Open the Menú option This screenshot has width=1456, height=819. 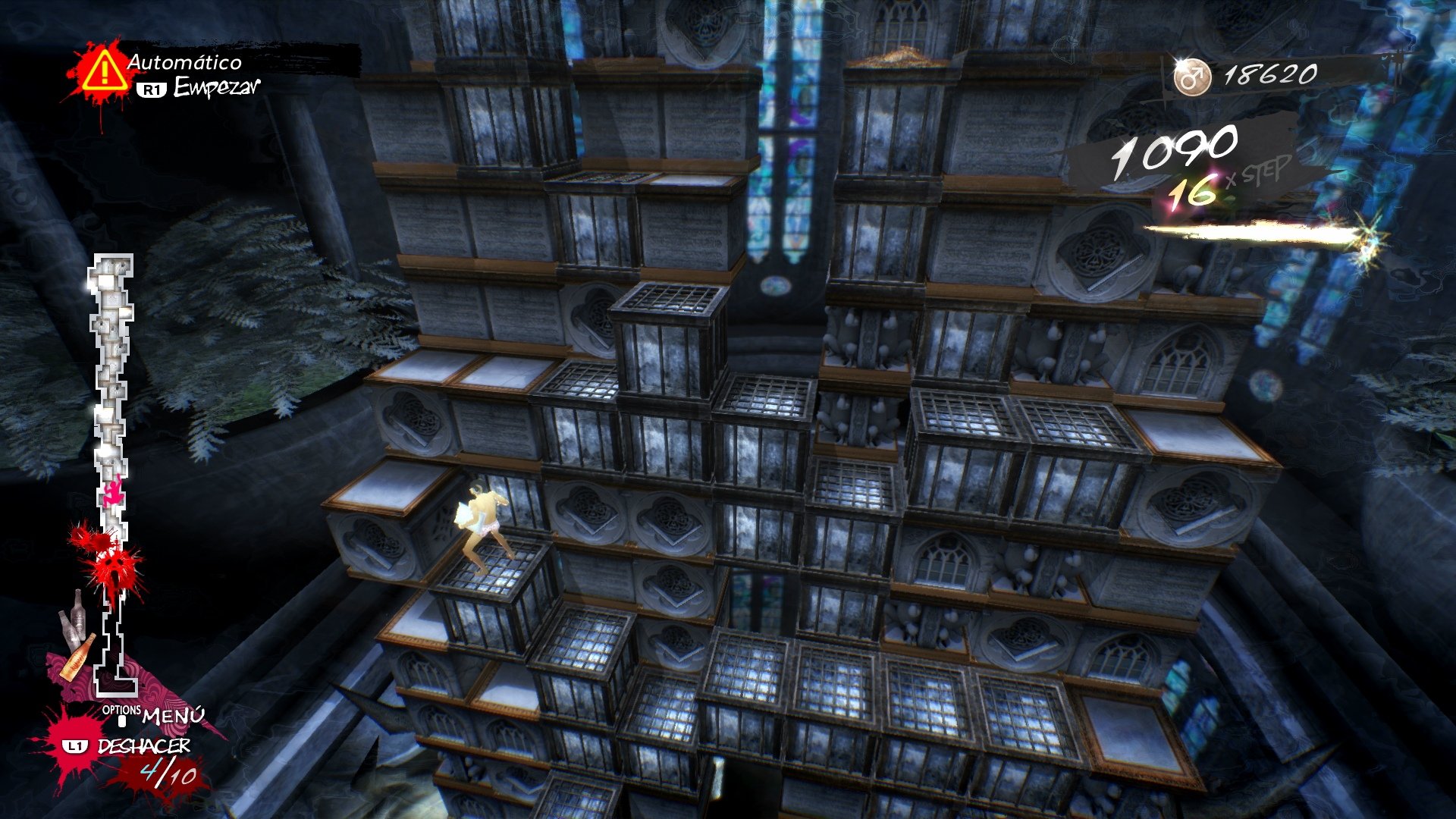[x=172, y=715]
